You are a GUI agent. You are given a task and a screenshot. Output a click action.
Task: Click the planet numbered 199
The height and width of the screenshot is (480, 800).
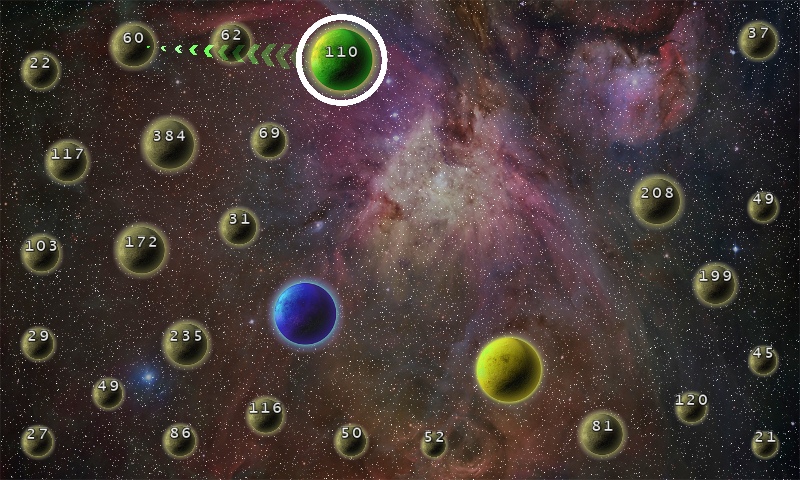(715, 283)
